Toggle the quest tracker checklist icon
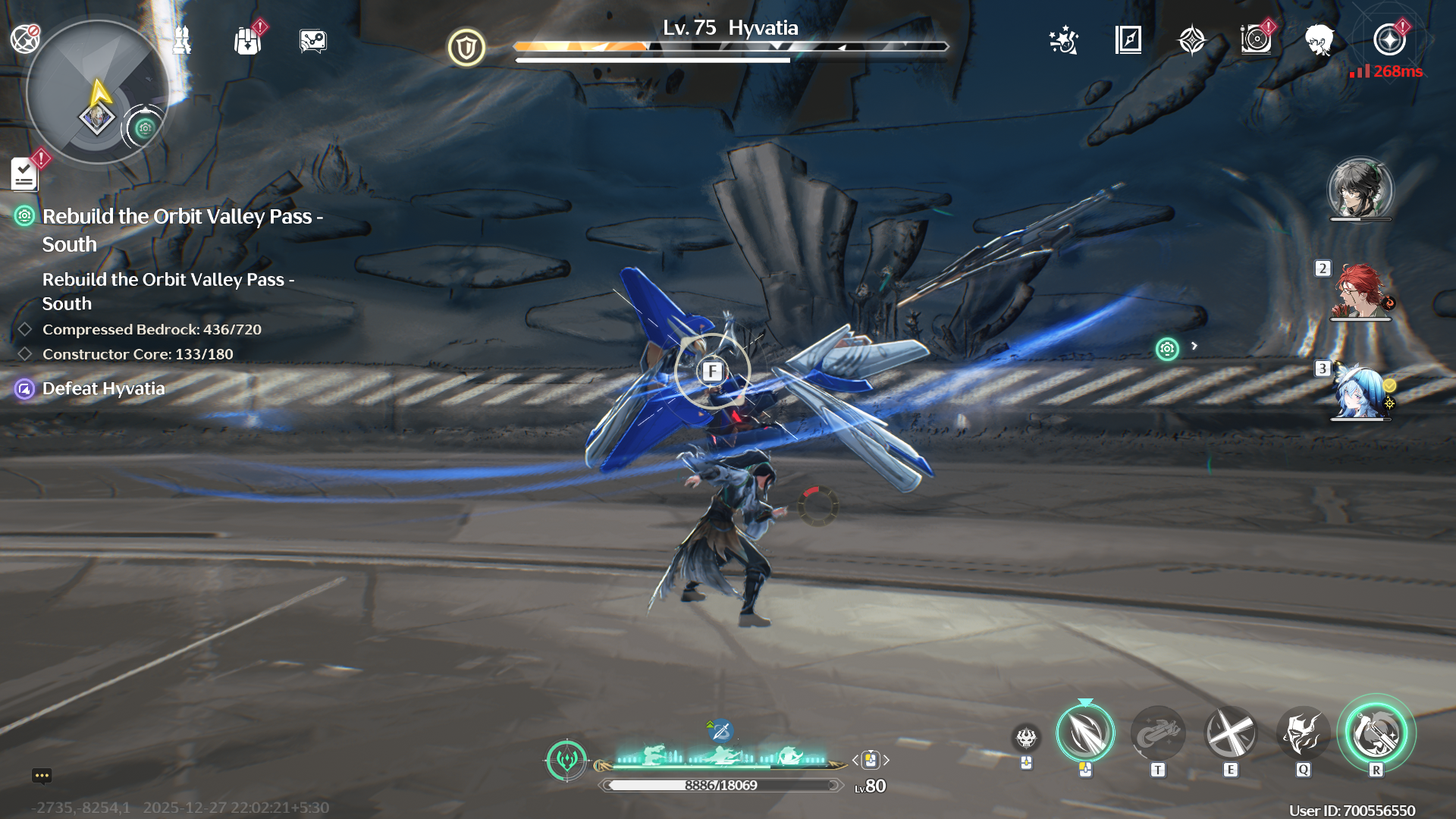1456x819 pixels. (x=25, y=173)
